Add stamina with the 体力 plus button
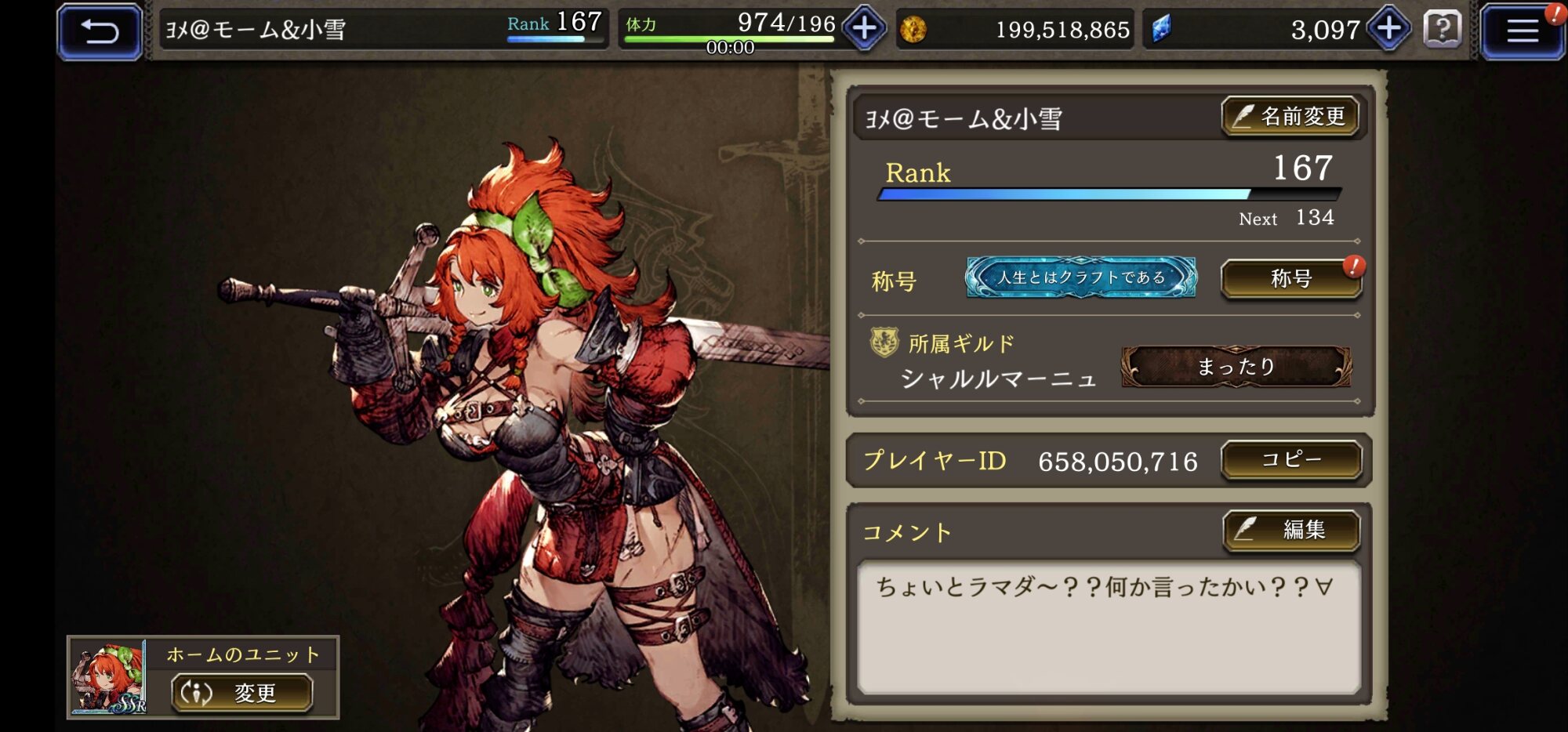 [x=864, y=29]
